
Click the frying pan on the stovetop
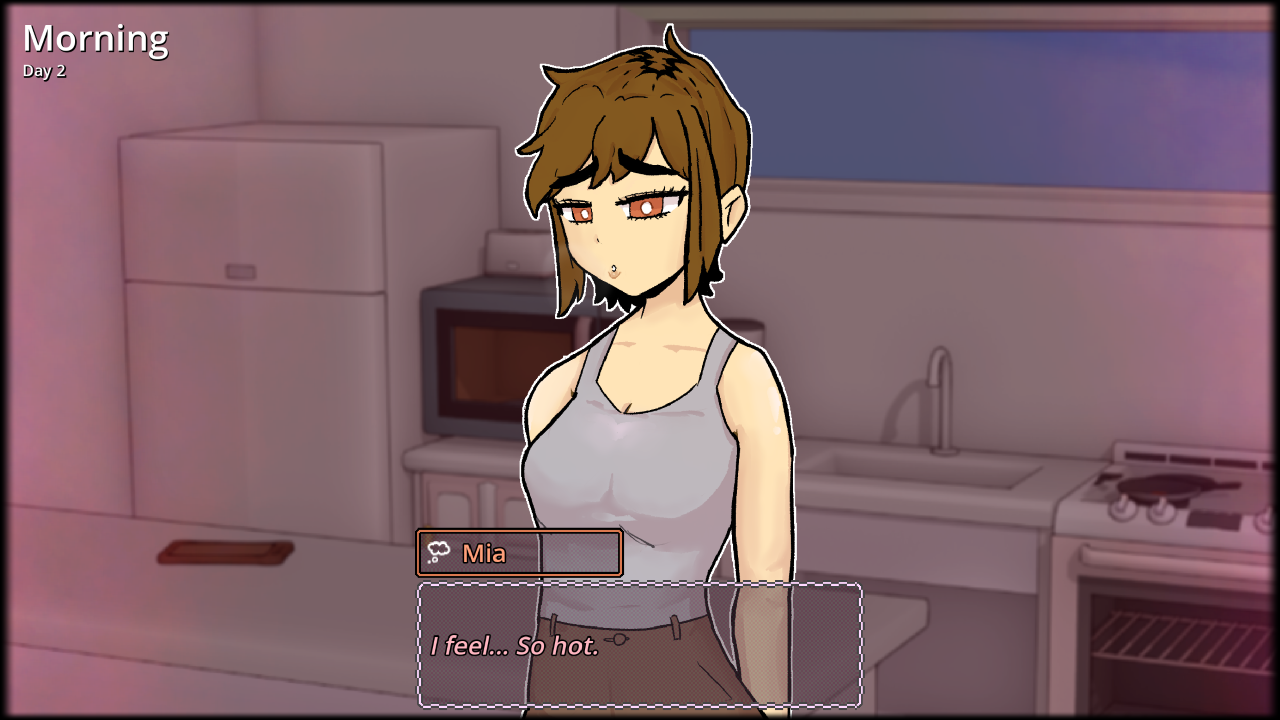[1168, 487]
